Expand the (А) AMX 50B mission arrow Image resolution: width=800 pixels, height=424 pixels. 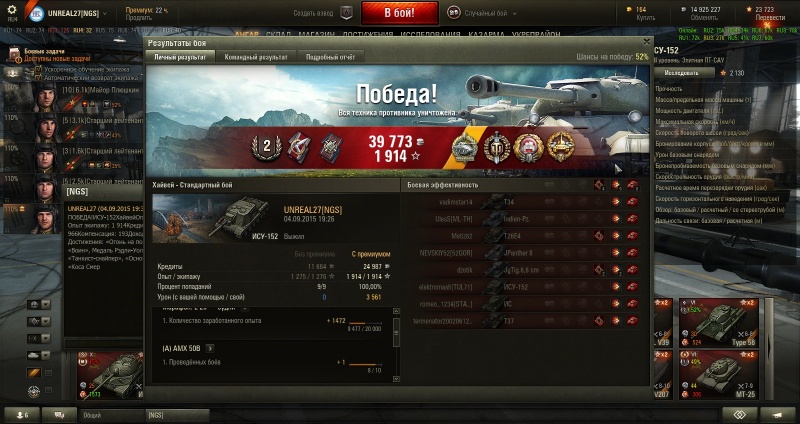(x=212, y=347)
